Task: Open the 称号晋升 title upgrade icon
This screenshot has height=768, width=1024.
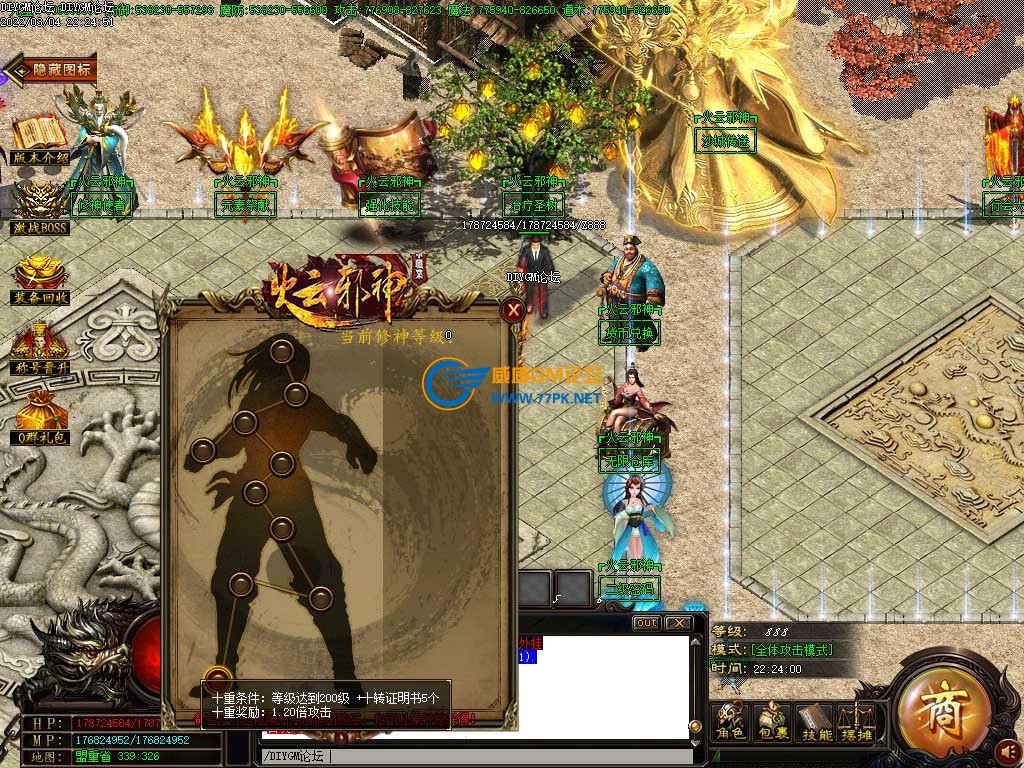Action: click(x=40, y=345)
